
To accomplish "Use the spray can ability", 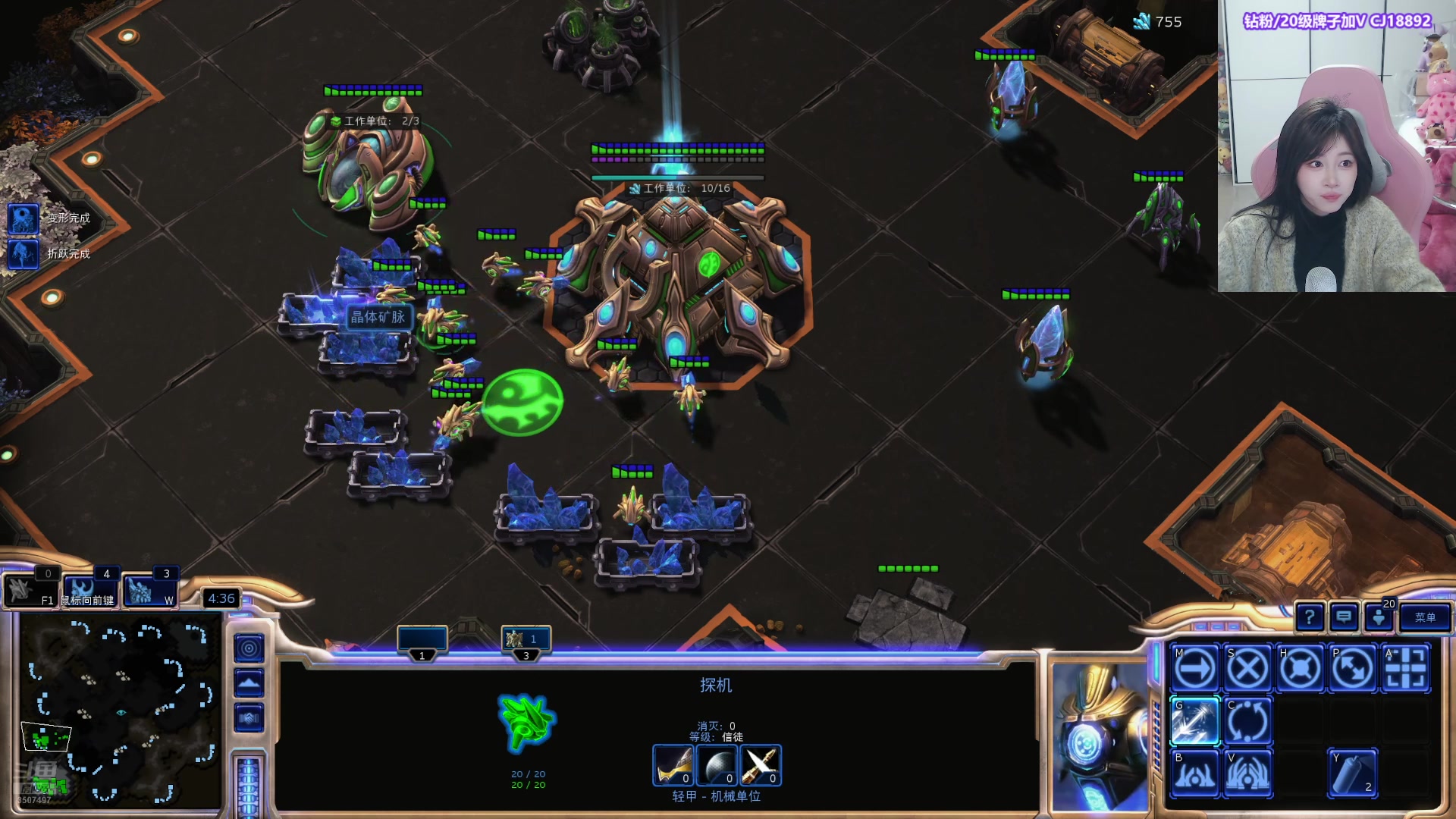I will 1353,773.
